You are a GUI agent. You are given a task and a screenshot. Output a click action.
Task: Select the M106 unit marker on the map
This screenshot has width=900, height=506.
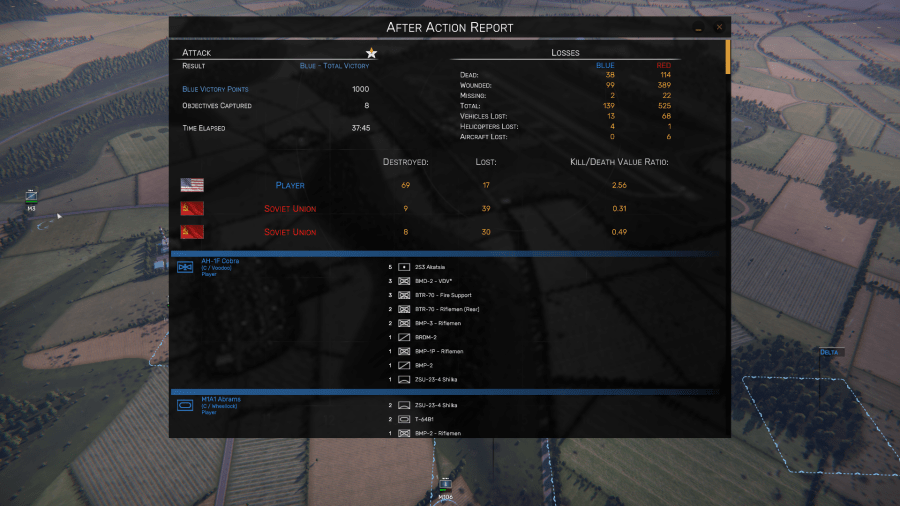click(x=445, y=486)
